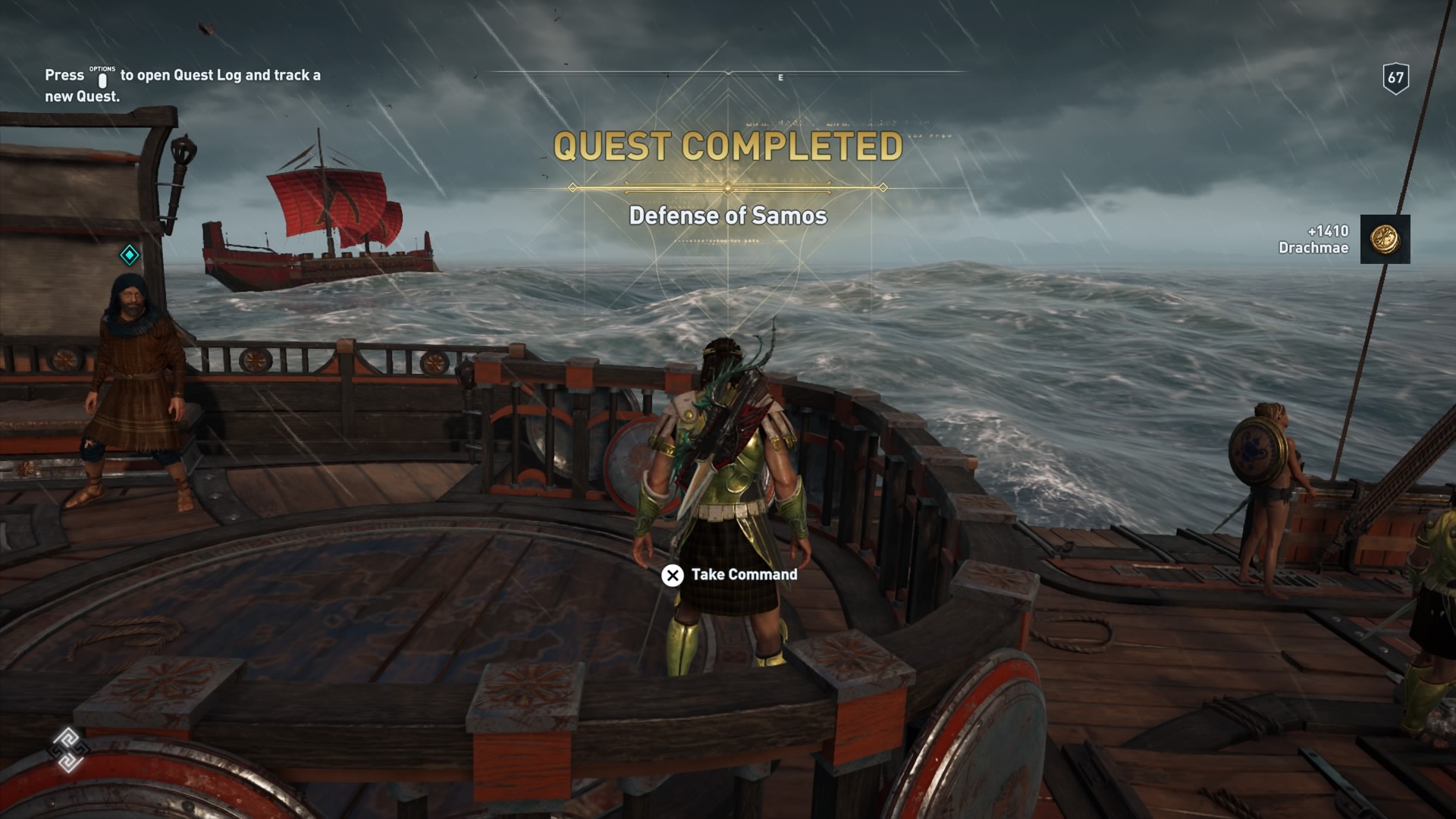
Task: Click the new Quest tracking hint text
Action: click(182, 83)
